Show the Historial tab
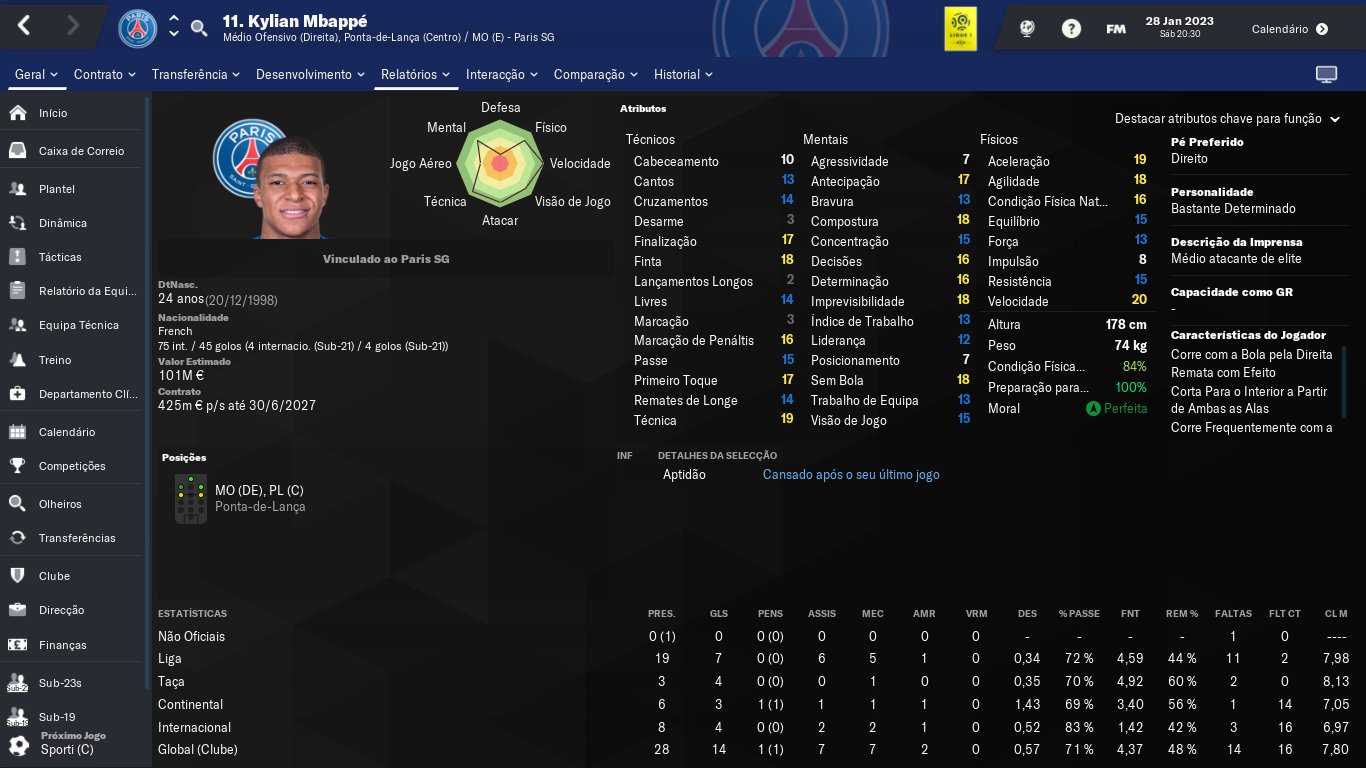1366x768 pixels. pos(683,75)
